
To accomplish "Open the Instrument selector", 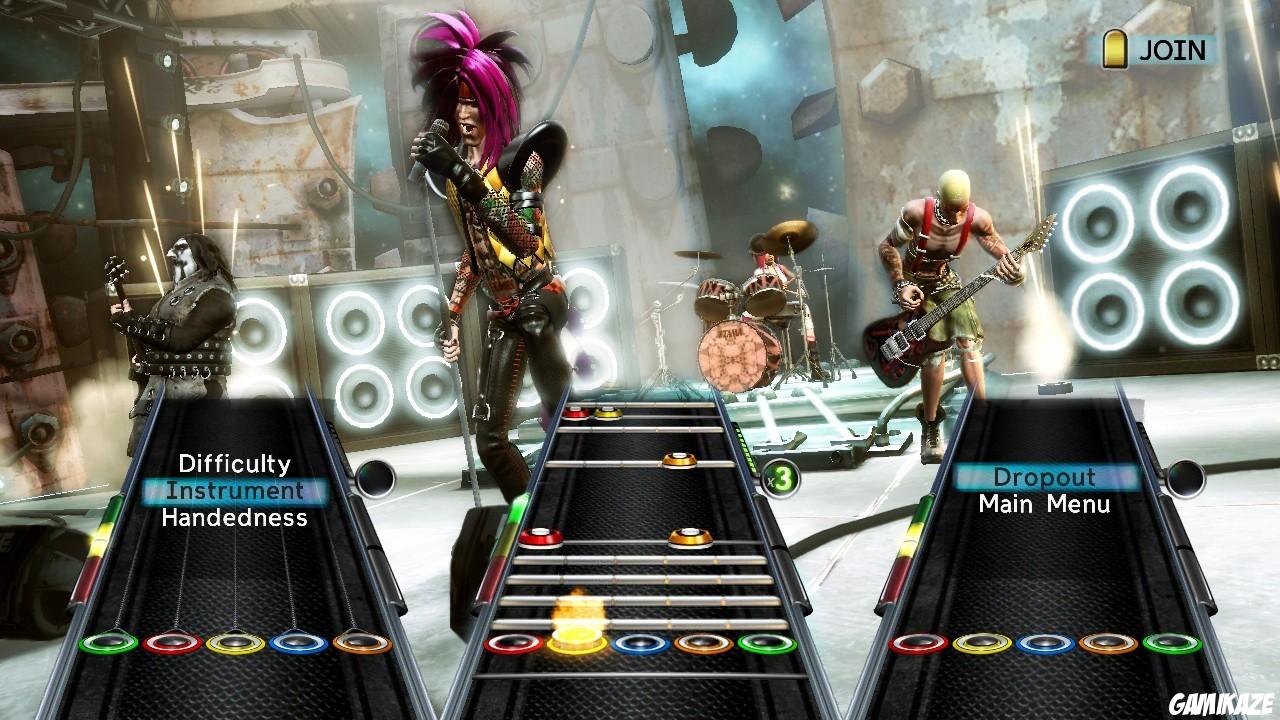I will (x=234, y=491).
